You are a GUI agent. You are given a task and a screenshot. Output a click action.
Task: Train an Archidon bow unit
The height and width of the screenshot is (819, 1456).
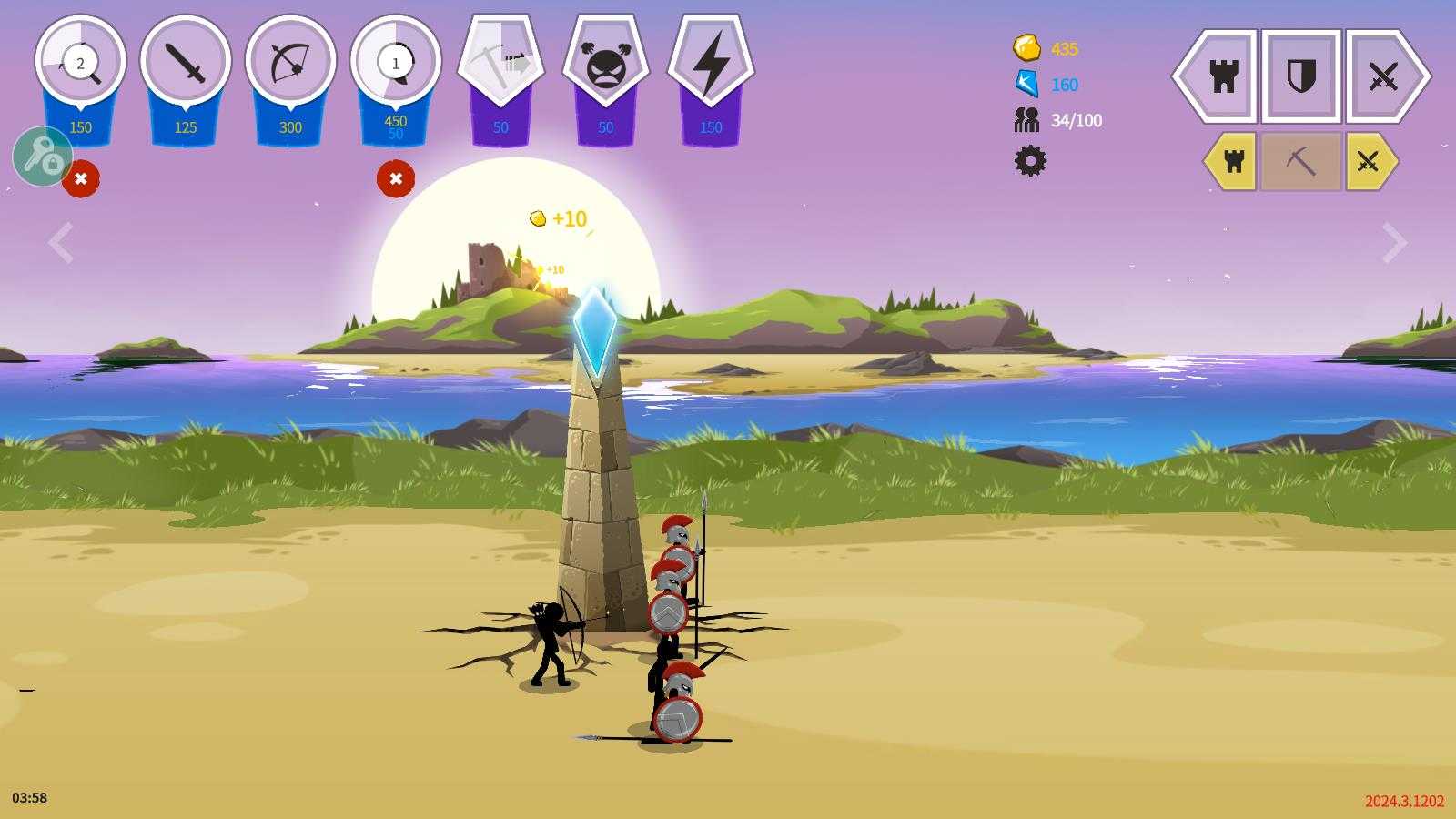pyautogui.click(x=290, y=63)
